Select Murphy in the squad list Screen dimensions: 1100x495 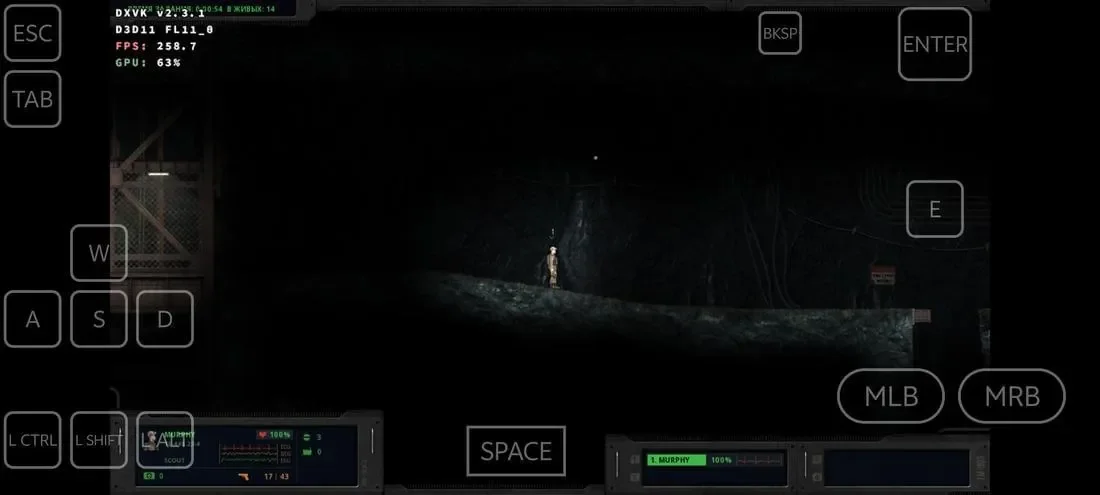pos(676,460)
